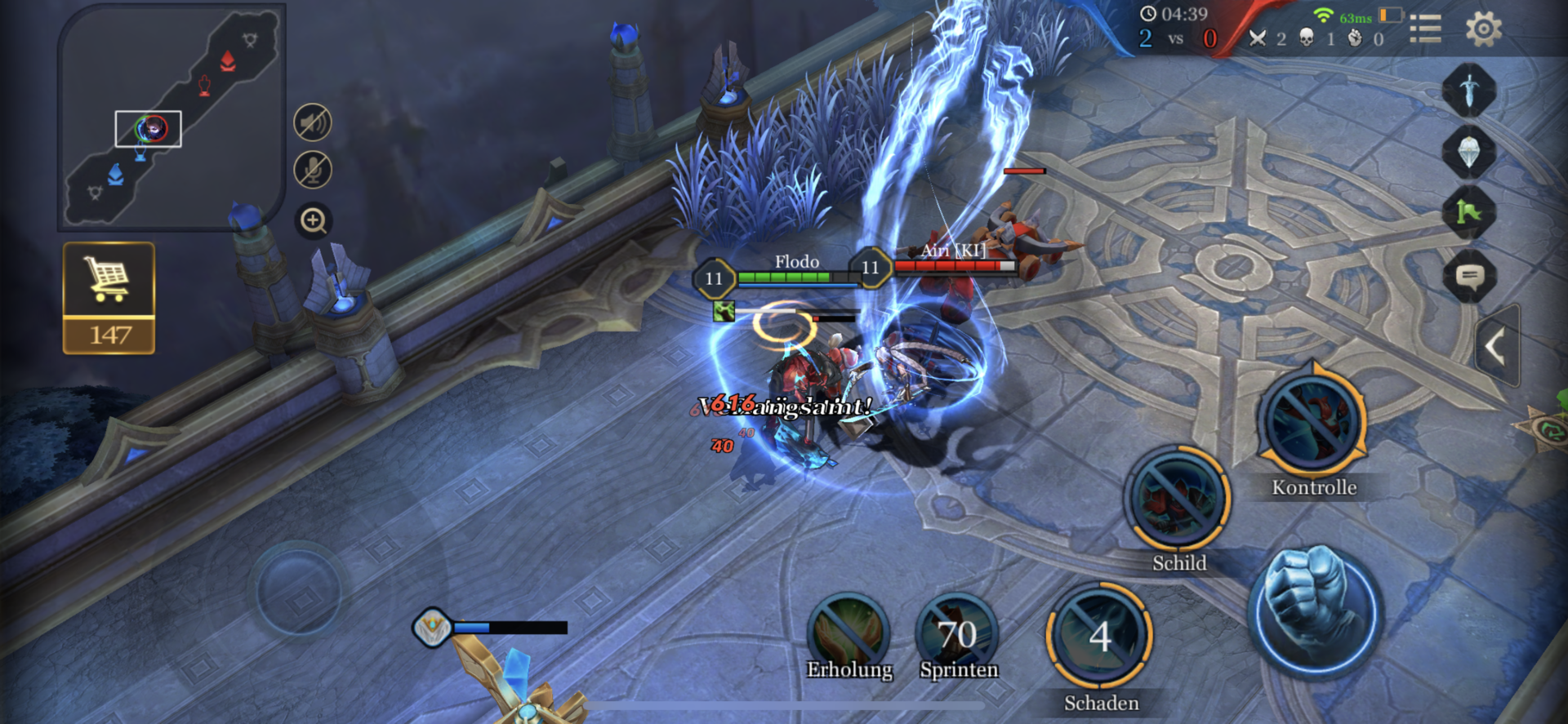Send the shield defend signal

coord(1468,152)
